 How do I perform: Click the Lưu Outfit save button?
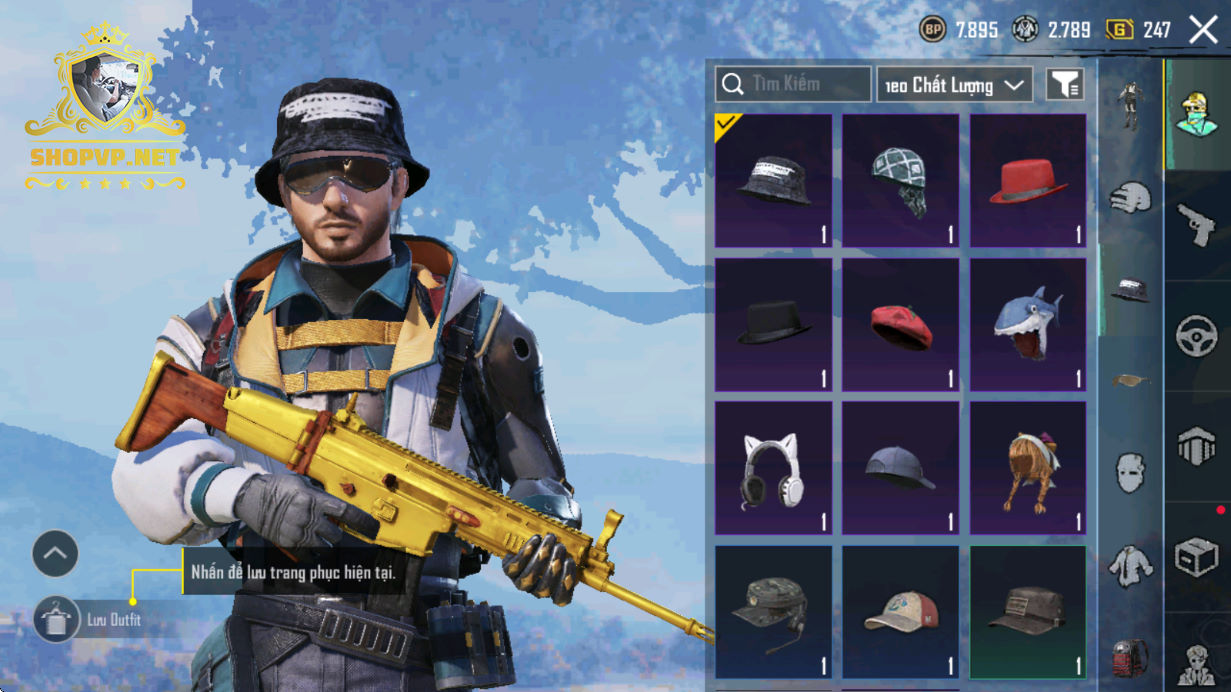(57, 620)
